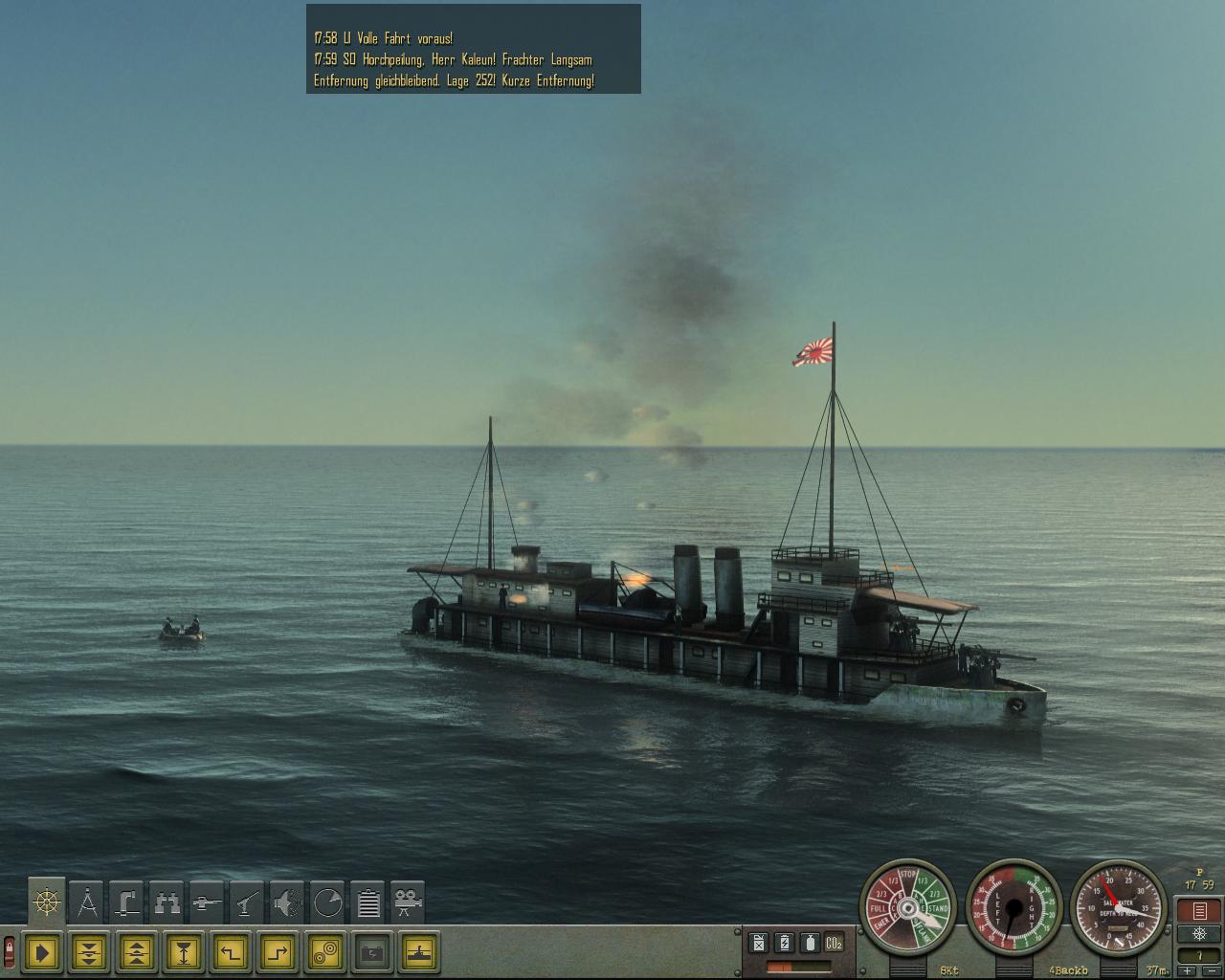
Task: Switch to the deck gun station
Action: click(208, 902)
